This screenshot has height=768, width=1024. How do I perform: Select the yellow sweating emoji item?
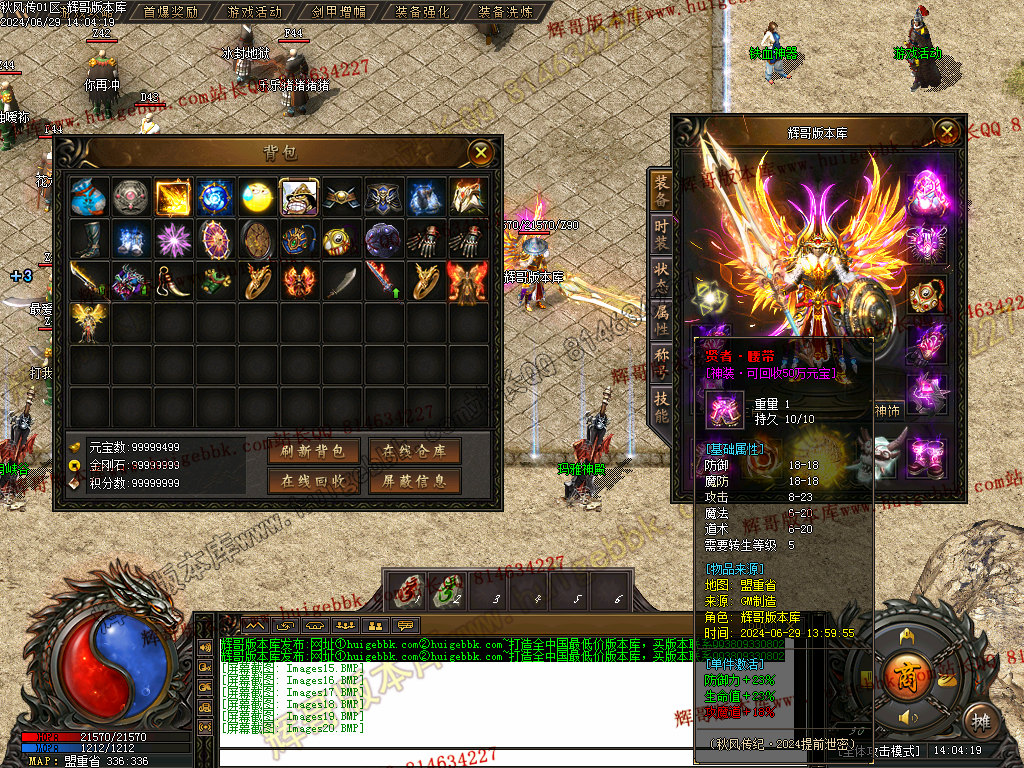257,198
